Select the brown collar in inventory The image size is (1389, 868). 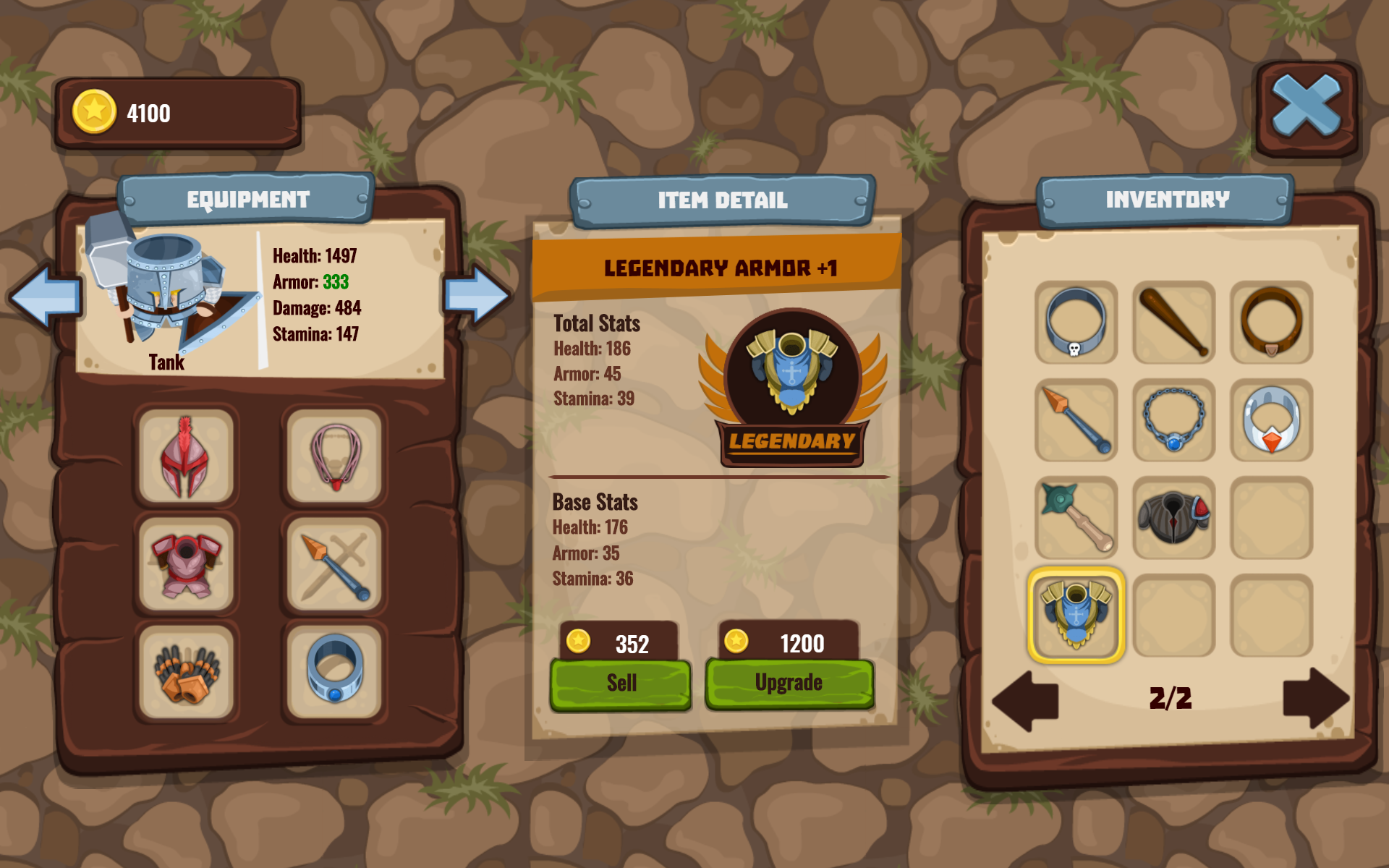click(1270, 323)
